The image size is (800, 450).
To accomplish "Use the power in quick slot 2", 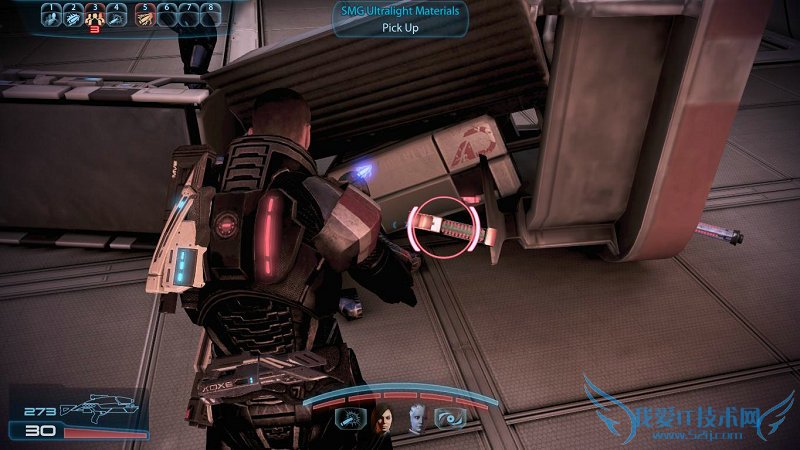I will [x=73, y=16].
